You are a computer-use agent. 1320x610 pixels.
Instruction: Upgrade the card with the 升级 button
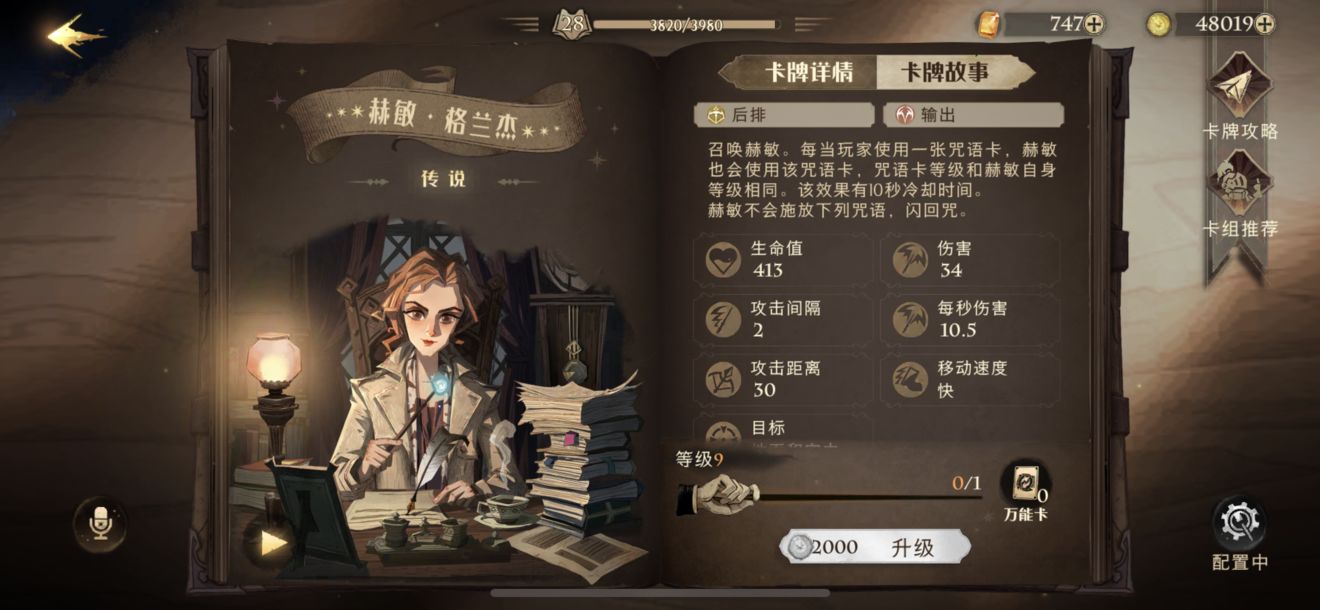point(875,547)
